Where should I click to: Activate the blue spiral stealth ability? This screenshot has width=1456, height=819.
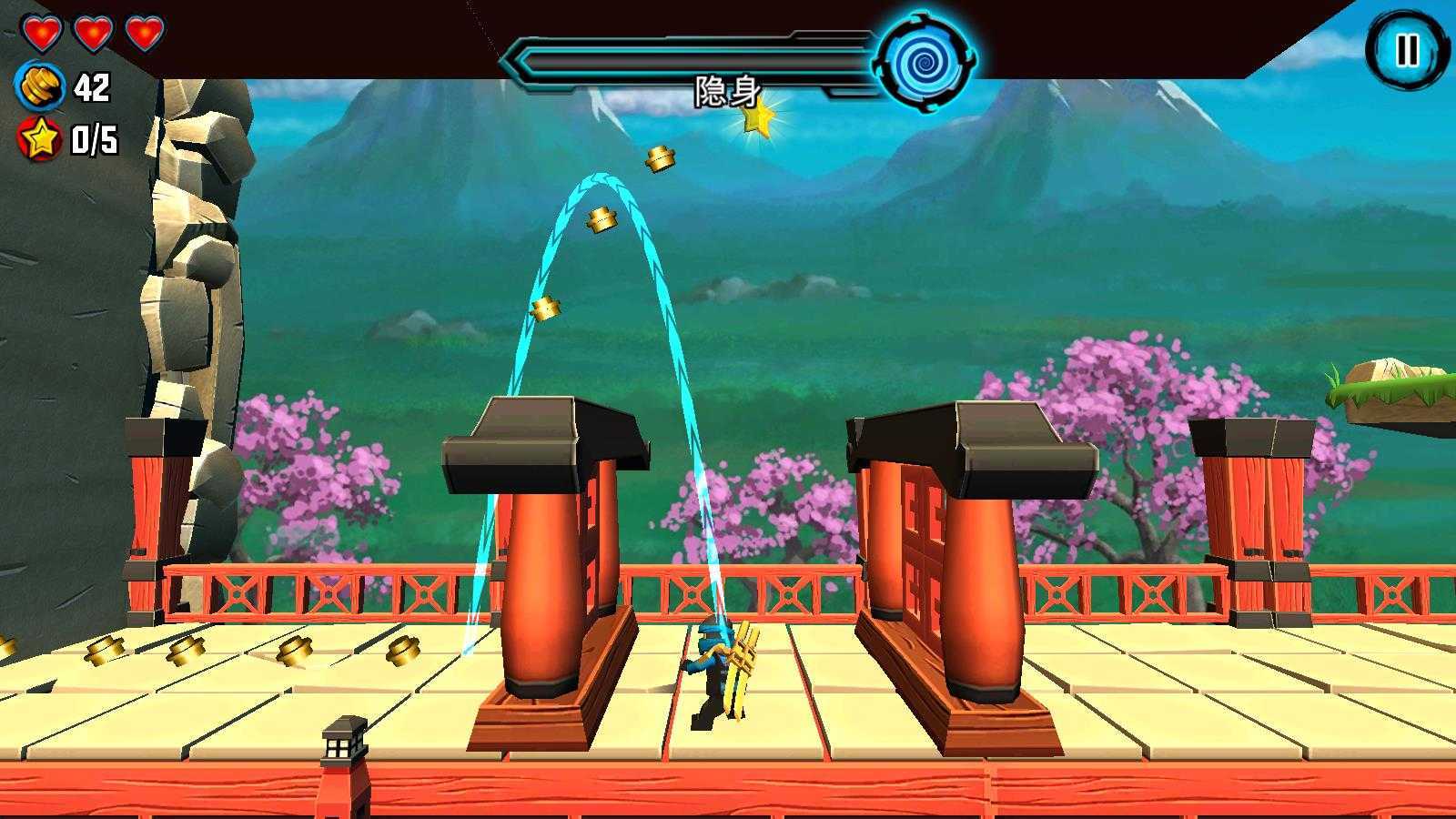click(925, 61)
